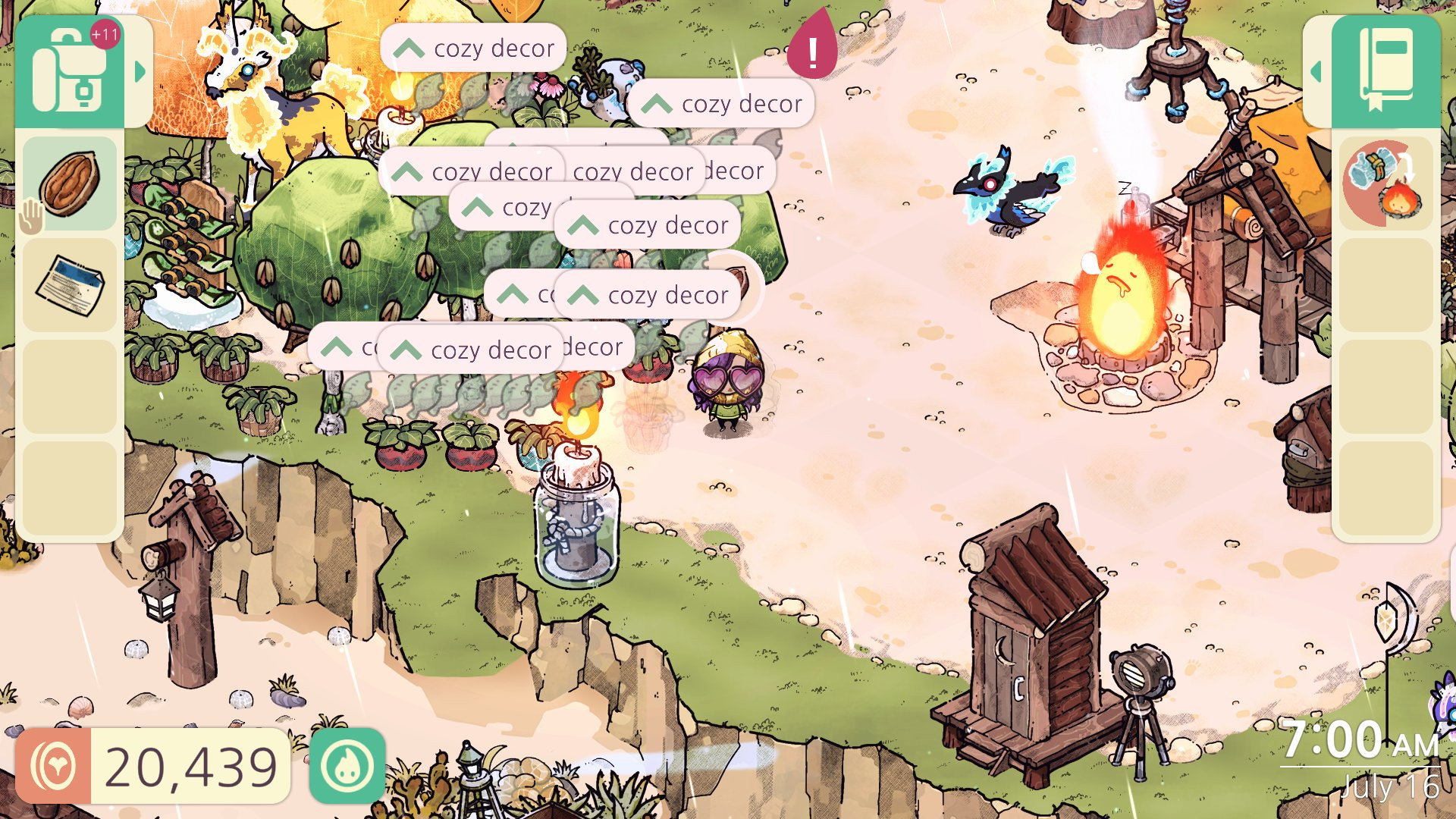
Task: Open the green journal book
Action: click(1385, 71)
